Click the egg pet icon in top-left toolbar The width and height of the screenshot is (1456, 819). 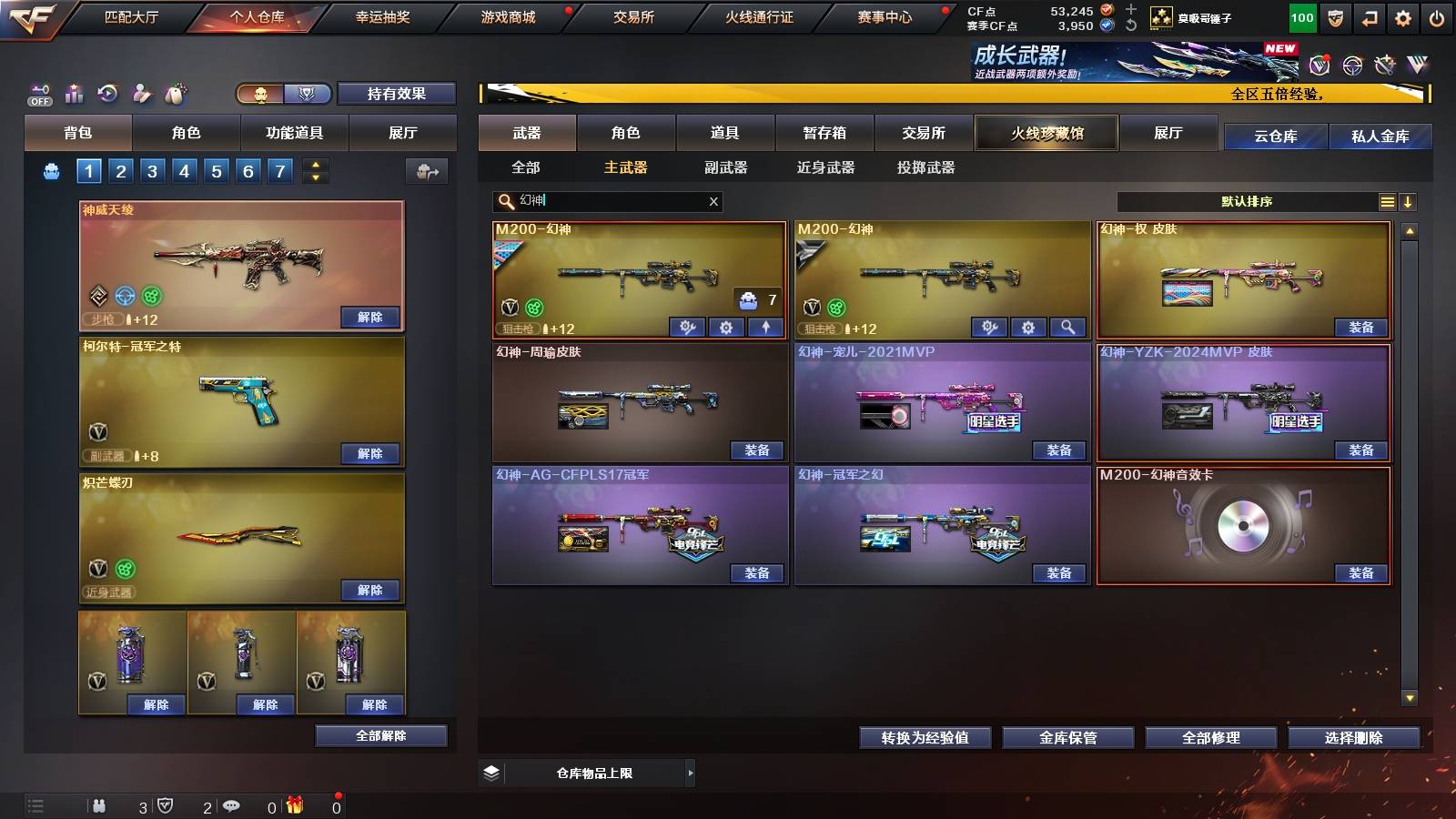point(175,94)
